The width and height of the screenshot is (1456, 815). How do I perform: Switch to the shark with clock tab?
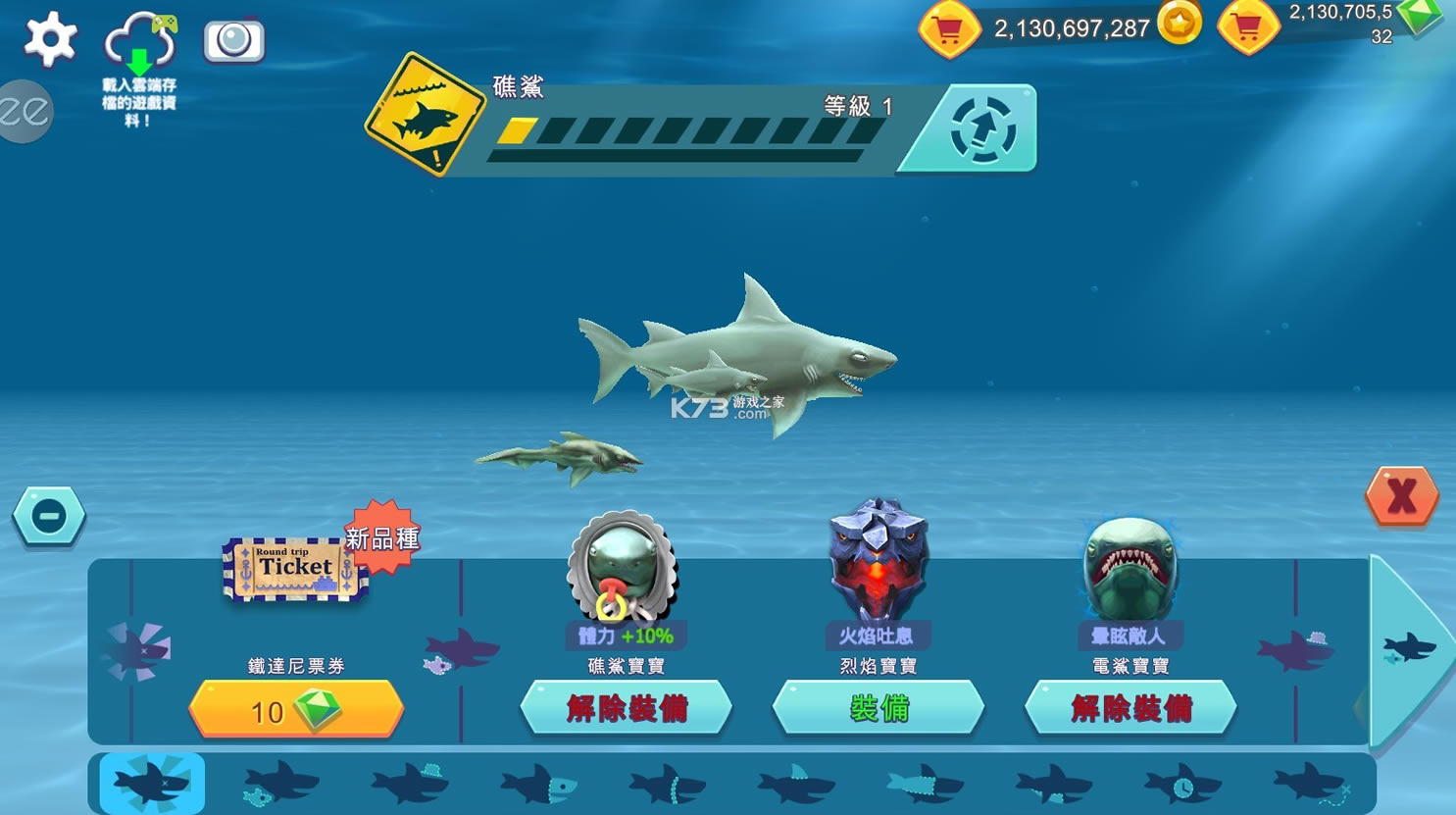1181,785
